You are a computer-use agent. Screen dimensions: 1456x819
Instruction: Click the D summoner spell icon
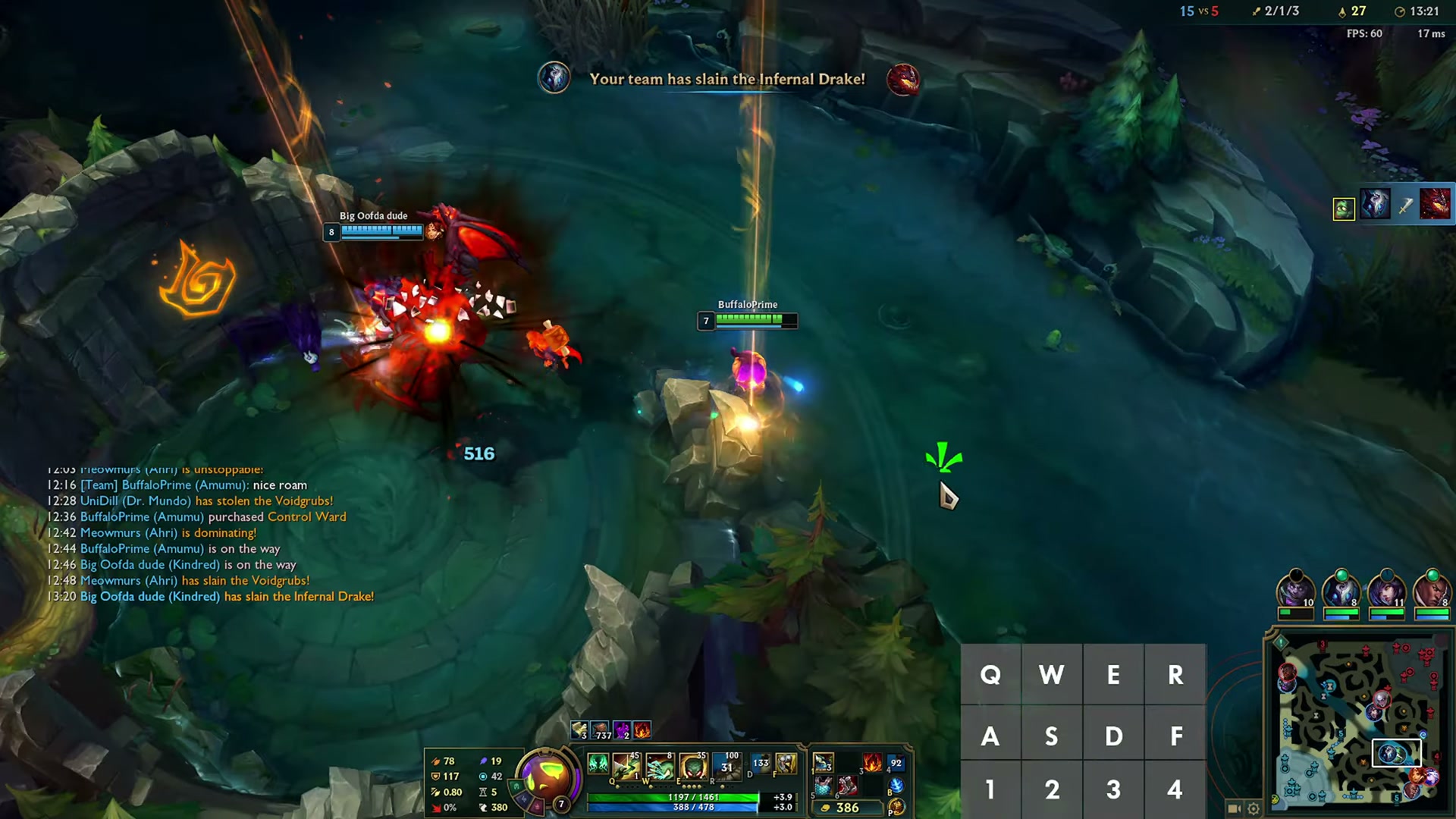pos(761,764)
